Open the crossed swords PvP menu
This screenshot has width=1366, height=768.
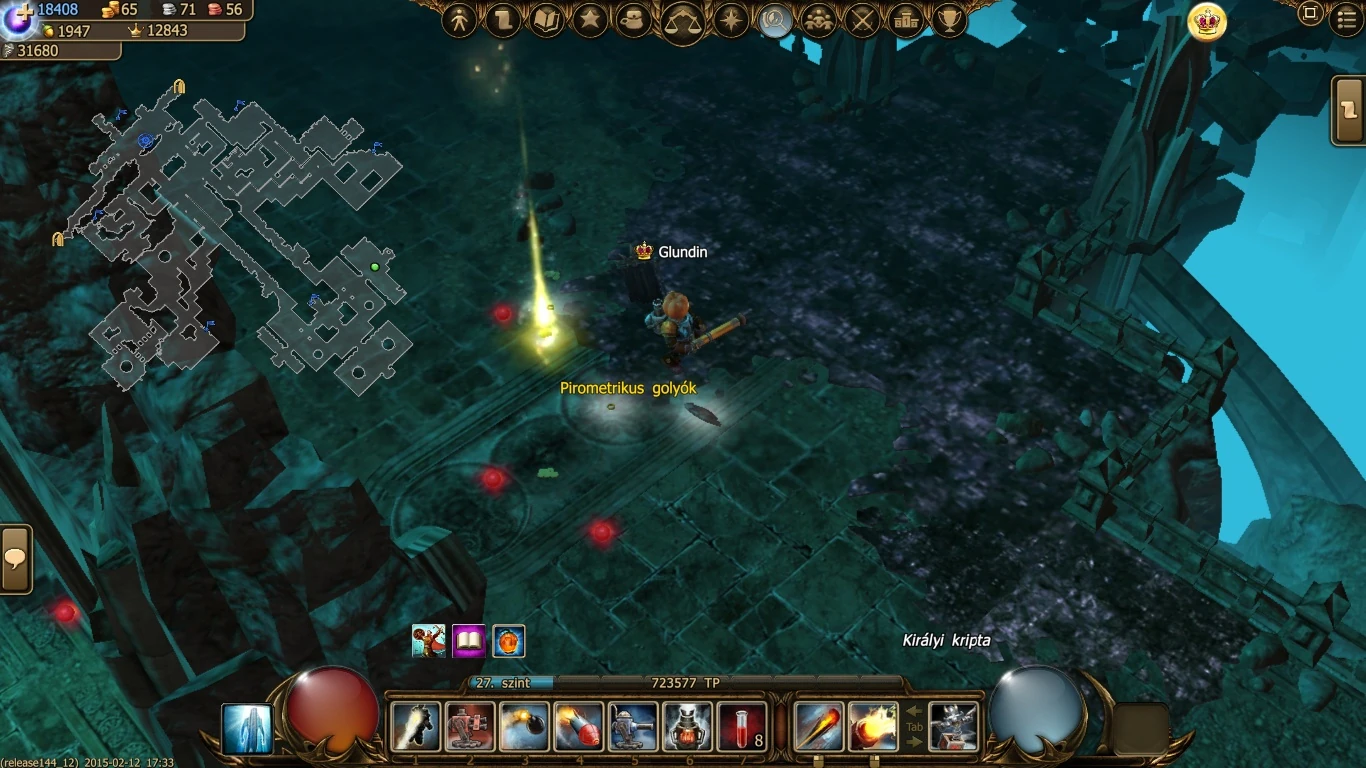(862, 21)
